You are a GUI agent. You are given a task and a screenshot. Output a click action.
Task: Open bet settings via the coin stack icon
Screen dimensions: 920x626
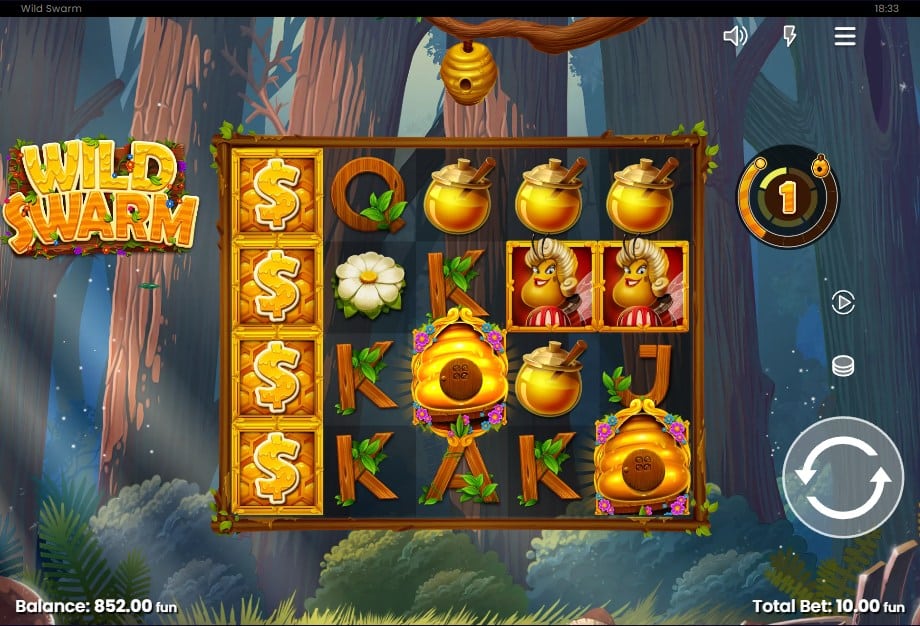(843, 366)
